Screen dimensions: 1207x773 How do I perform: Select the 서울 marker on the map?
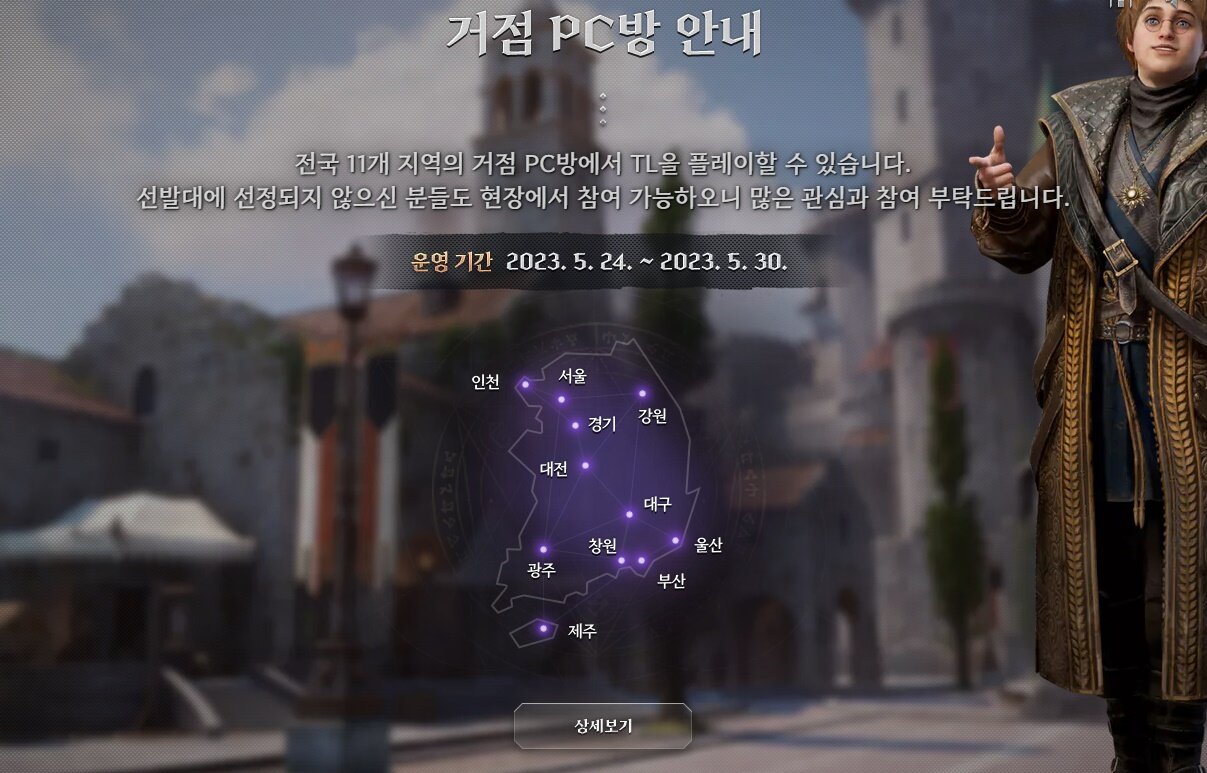(561, 399)
